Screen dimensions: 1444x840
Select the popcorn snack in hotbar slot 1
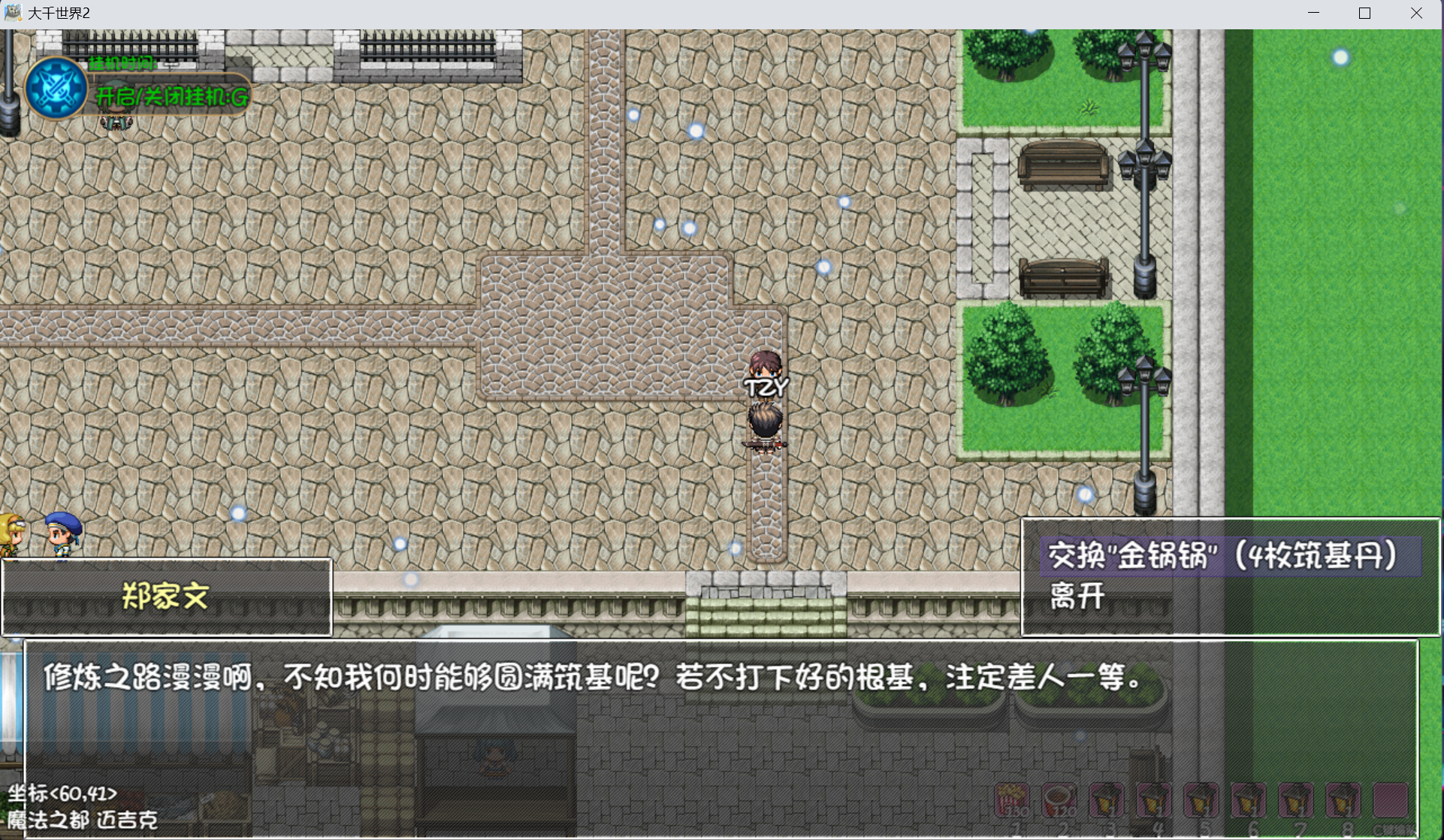tap(1012, 801)
